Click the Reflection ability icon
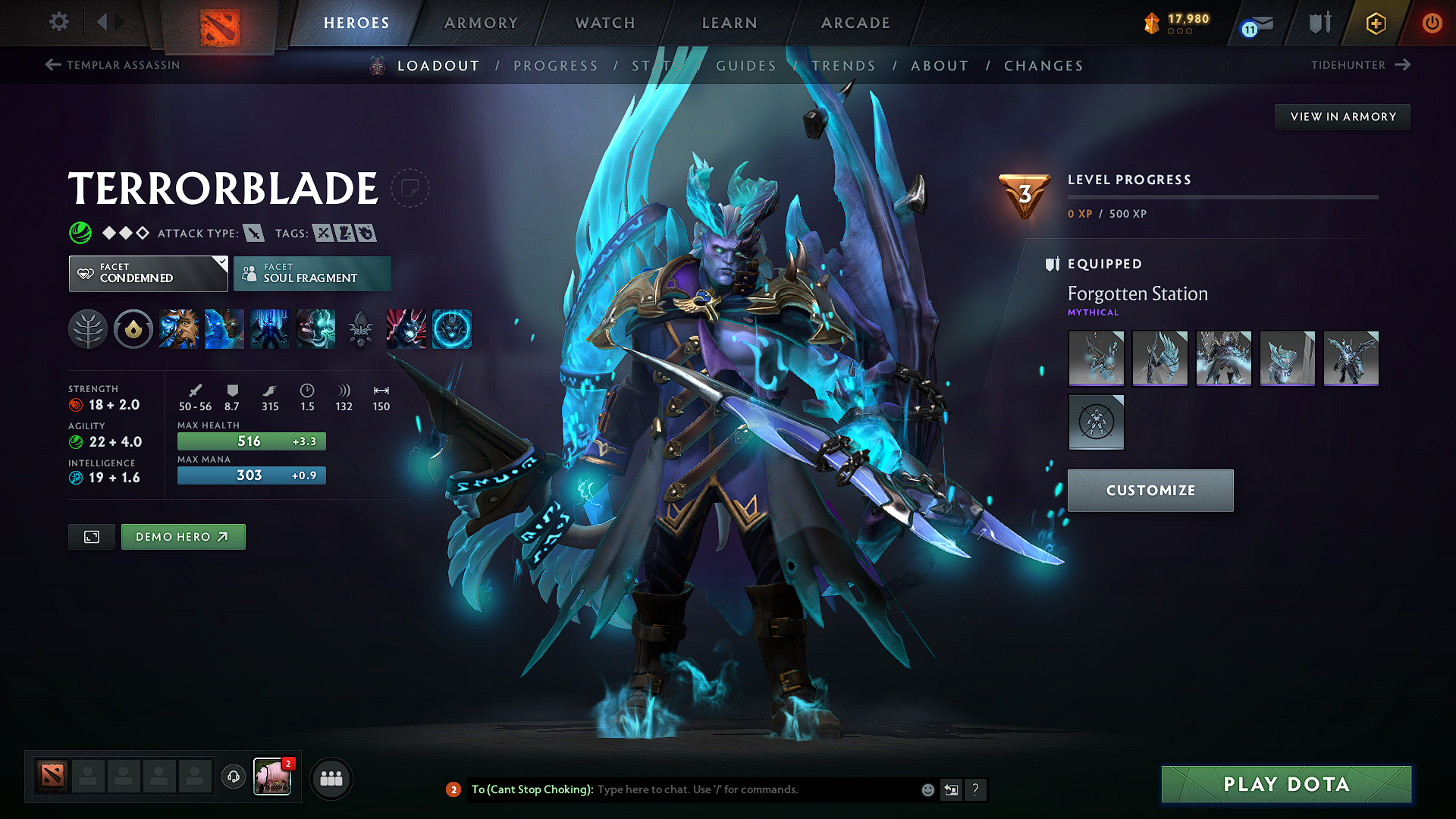Viewport: 1456px width, 819px height. (180, 329)
